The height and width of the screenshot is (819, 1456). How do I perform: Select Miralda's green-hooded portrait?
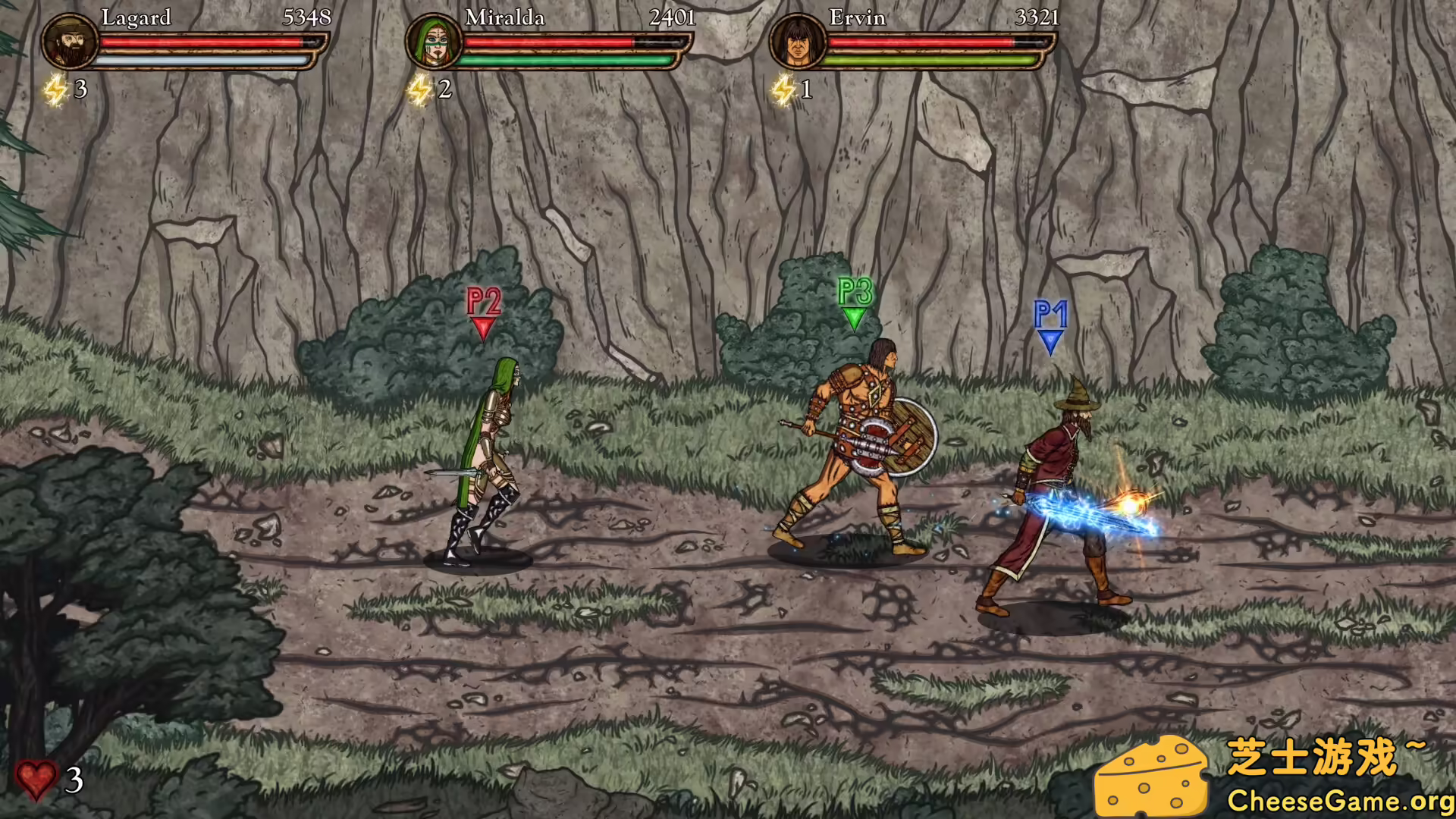tap(434, 41)
